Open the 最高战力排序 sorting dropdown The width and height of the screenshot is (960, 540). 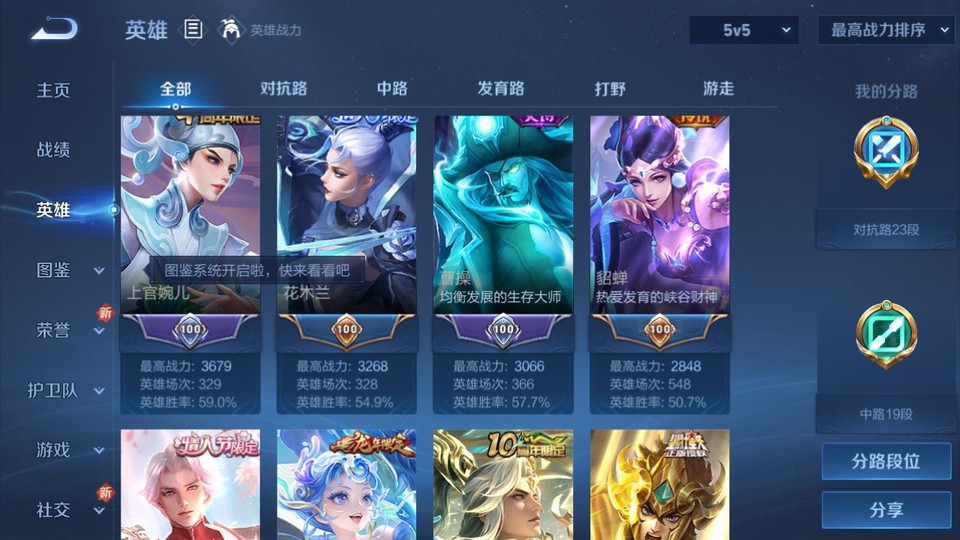tap(886, 30)
